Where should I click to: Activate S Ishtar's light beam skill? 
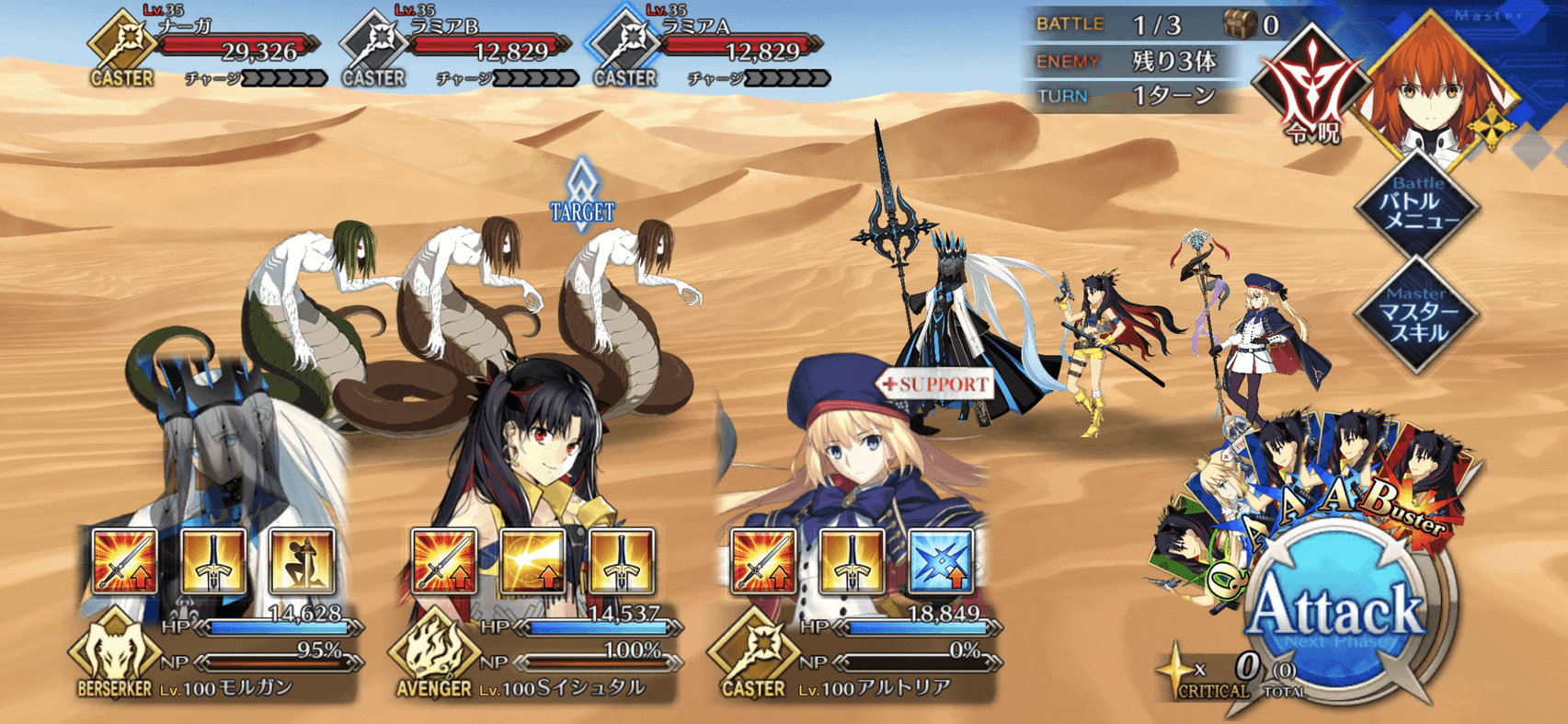(x=532, y=561)
